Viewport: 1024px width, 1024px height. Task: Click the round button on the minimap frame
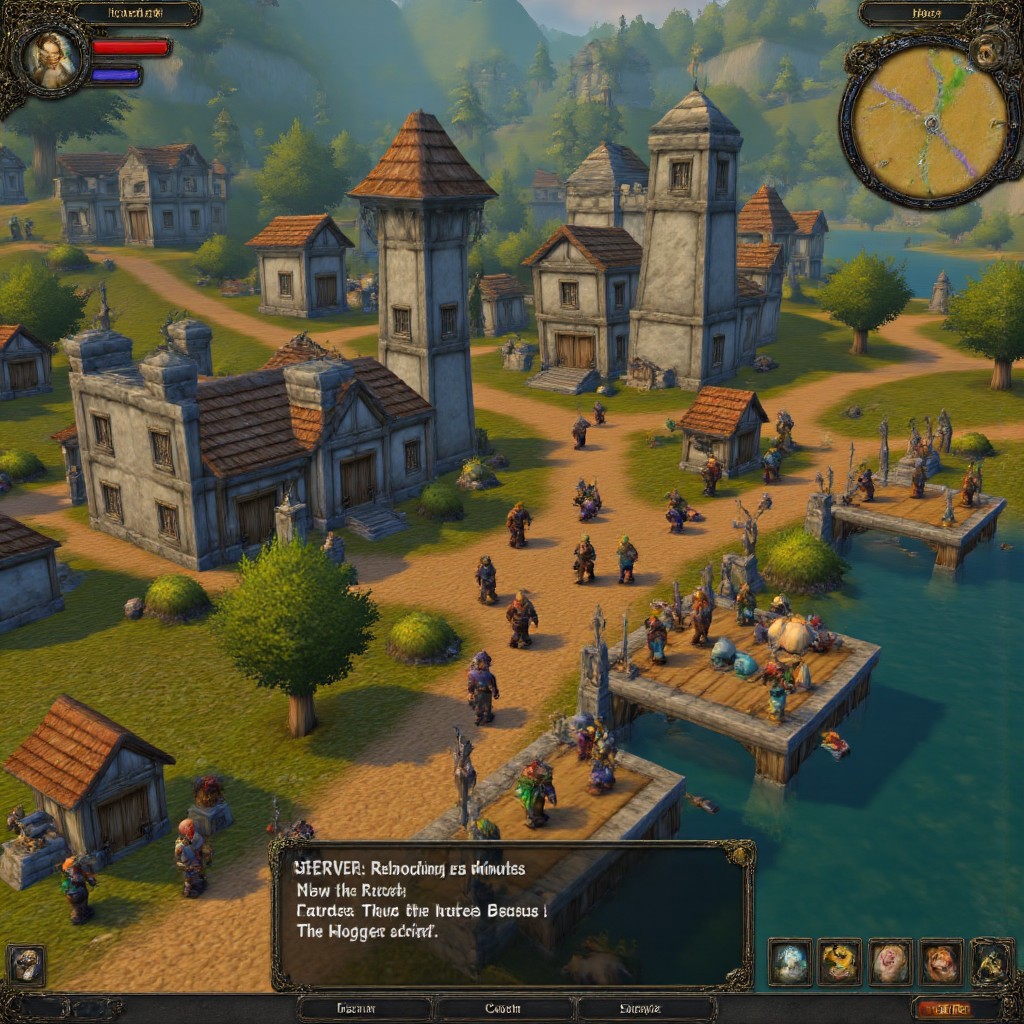pos(993,48)
